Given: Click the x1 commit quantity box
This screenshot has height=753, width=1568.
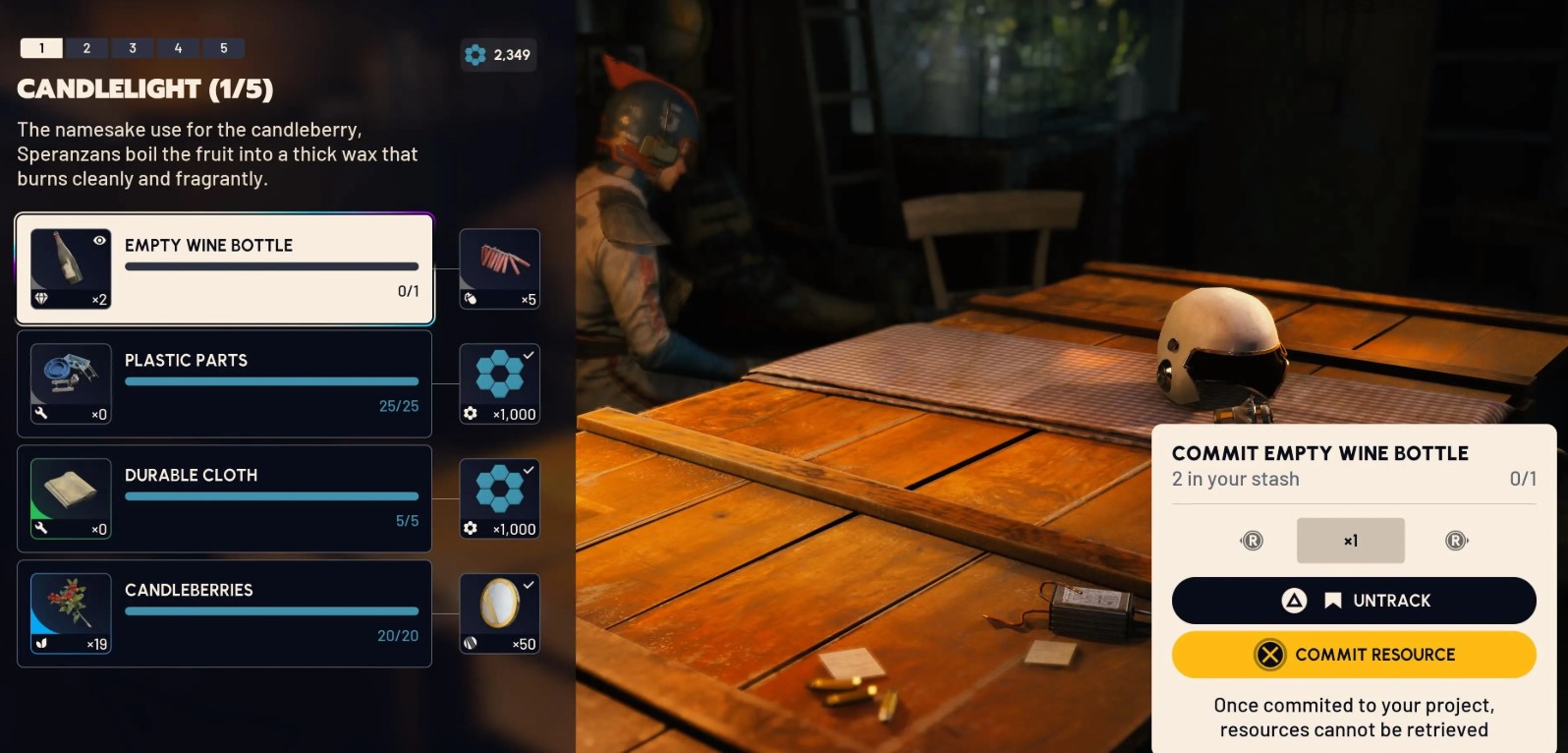Looking at the screenshot, I should click(x=1350, y=541).
